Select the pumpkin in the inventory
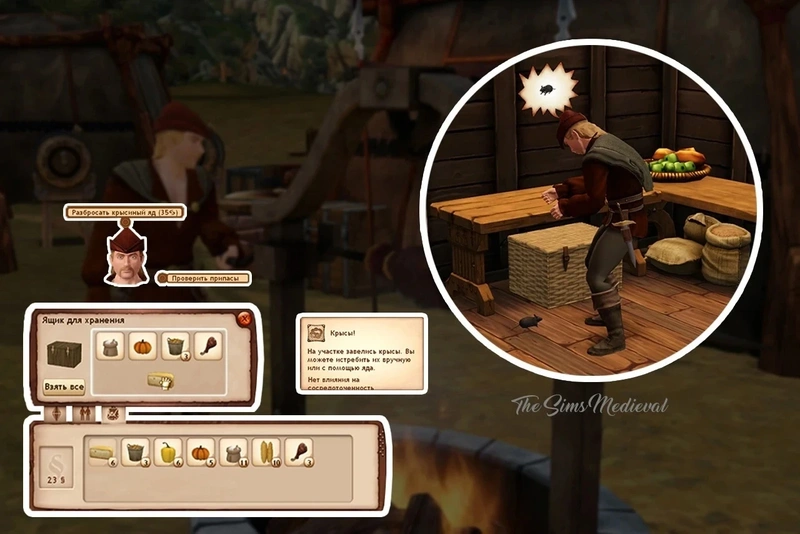The width and height of the screenshot is (800, 534). pos(200,453)
